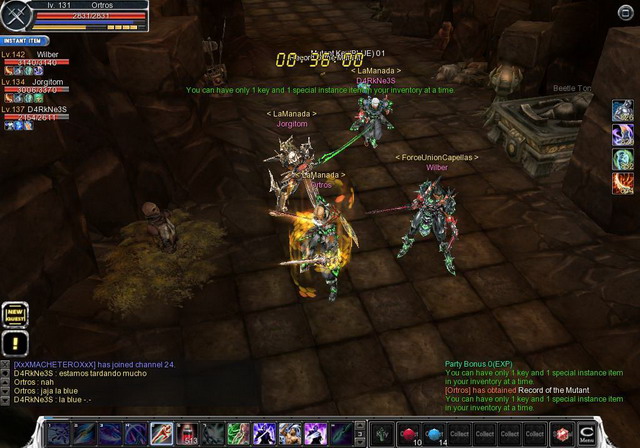Use the blue potion with count 14
The height and width of the screenshot is (448, 640).
coord(434,433)
